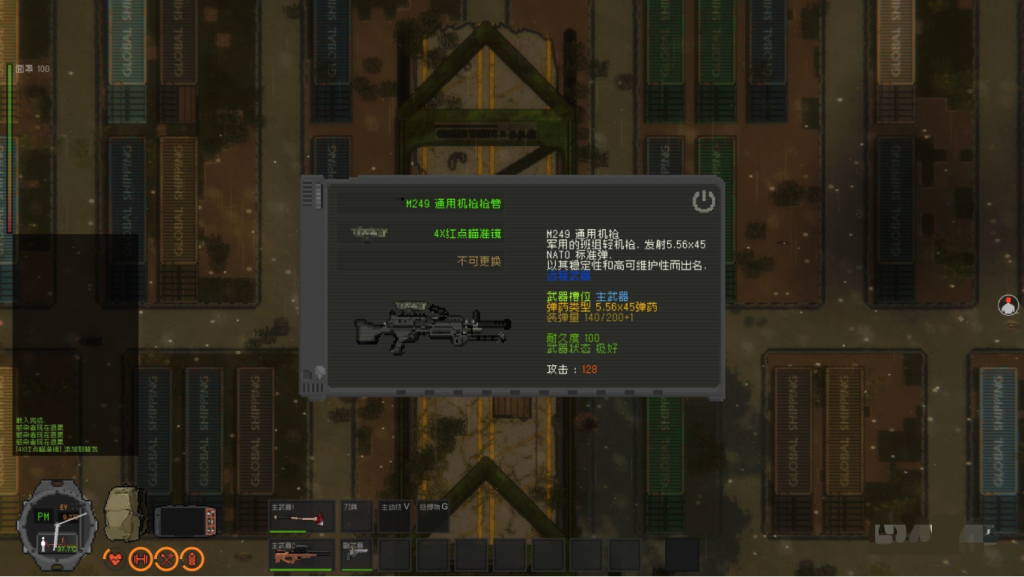Select the active skill V slot
This screenshot has width=1024, height=577.
(395, 517)
